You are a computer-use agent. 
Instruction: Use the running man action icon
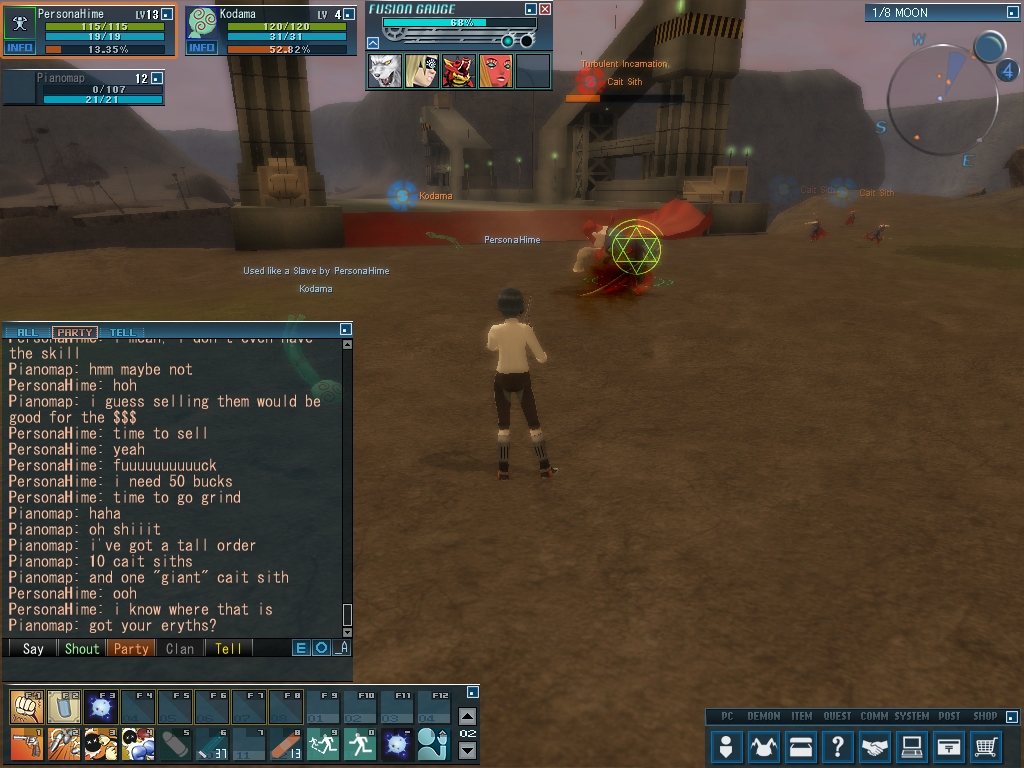click(x=360, y=744)
